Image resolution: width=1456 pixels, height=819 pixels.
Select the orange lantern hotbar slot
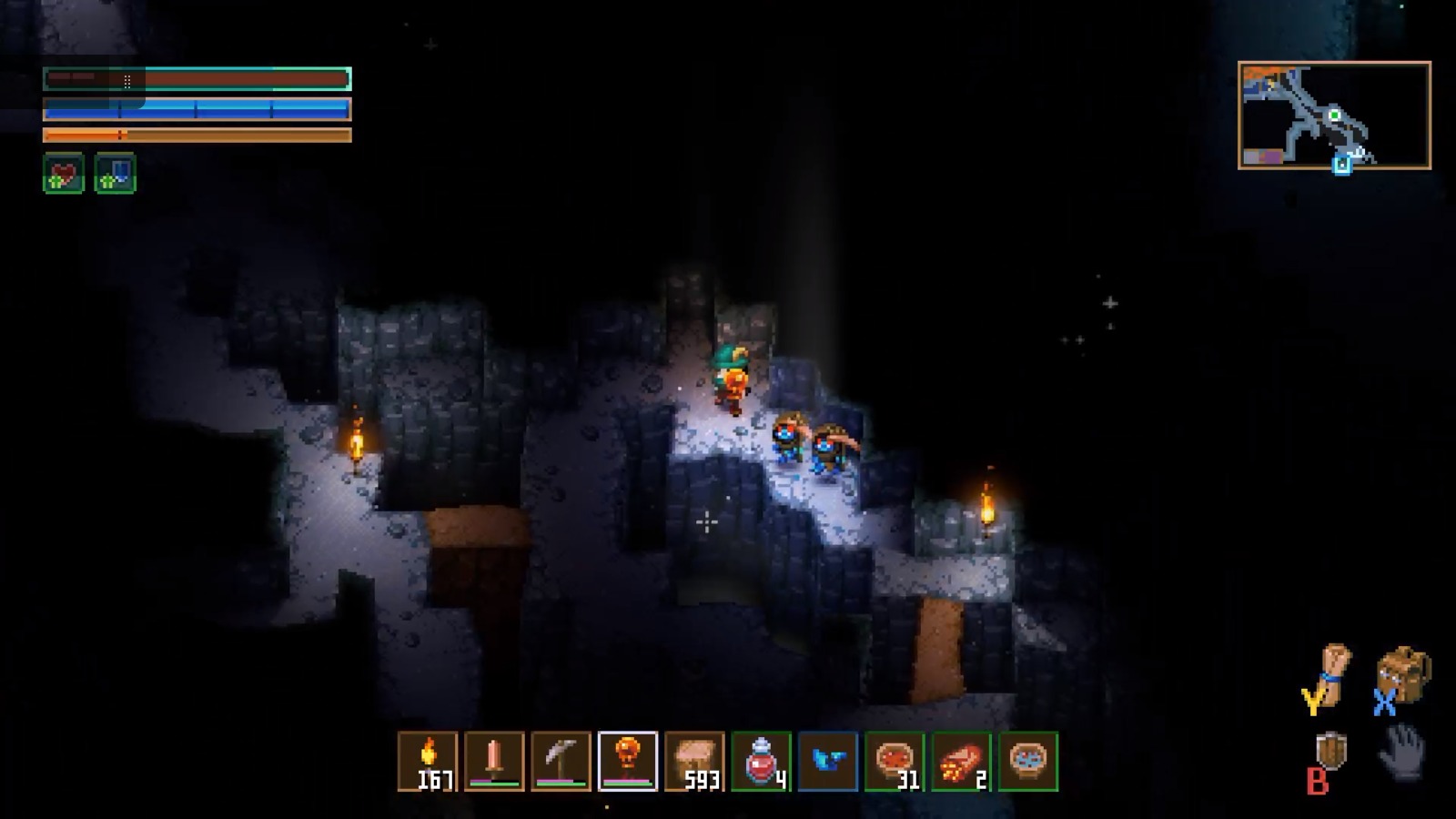(x=628, y=761)
